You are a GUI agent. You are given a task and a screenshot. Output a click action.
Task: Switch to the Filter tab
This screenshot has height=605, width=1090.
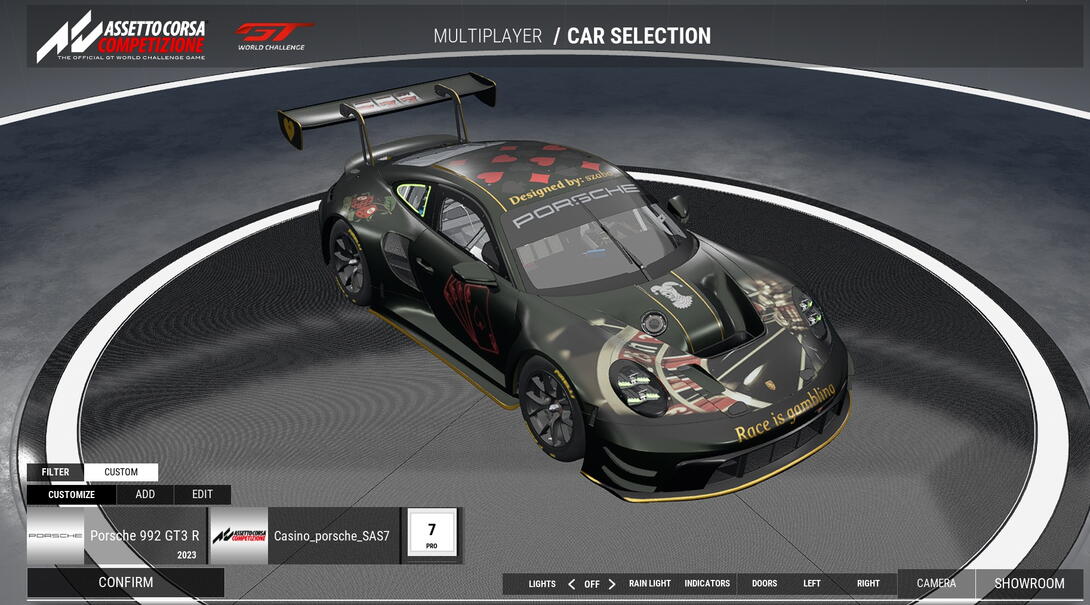[x=56, y=472]
